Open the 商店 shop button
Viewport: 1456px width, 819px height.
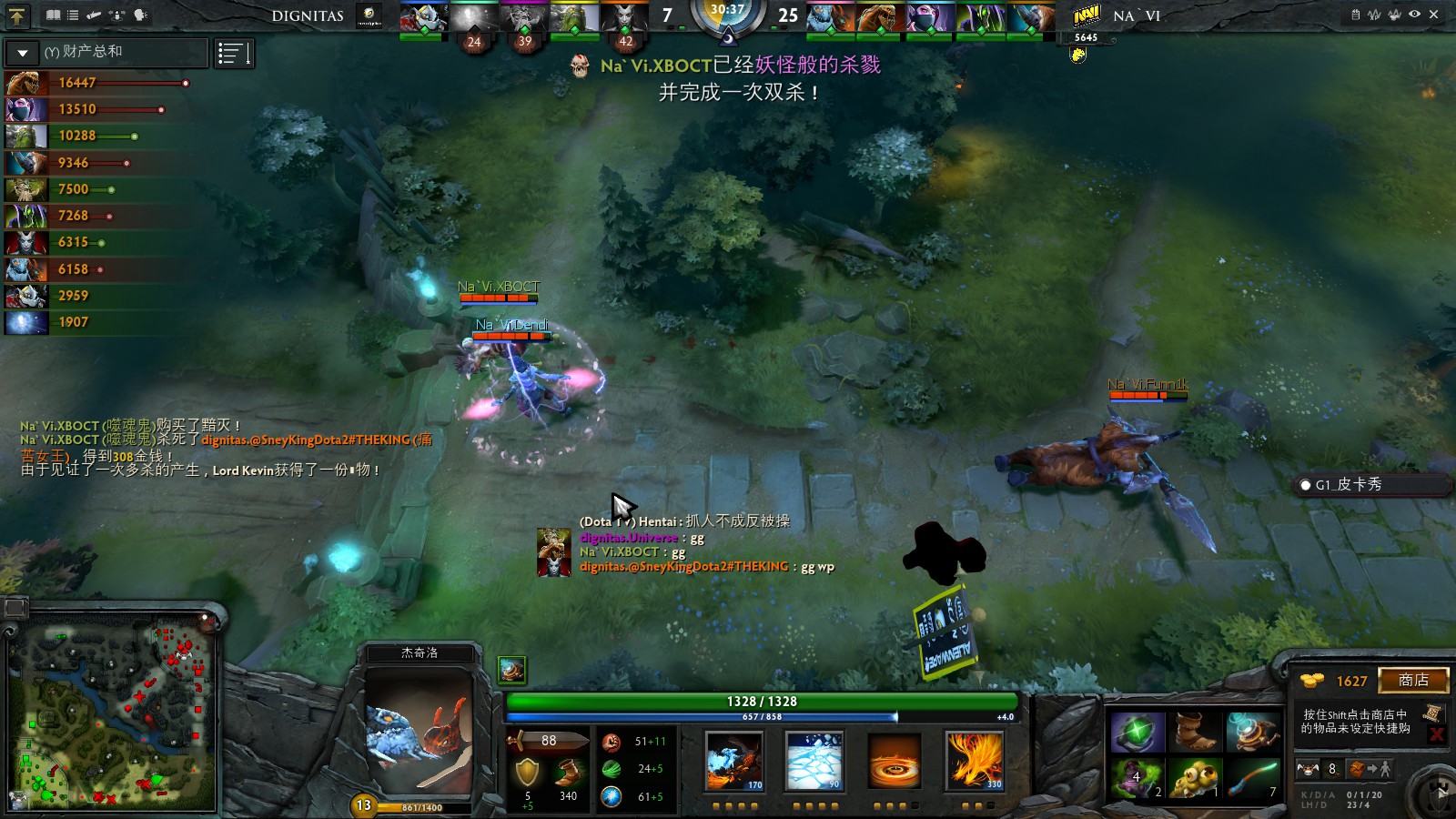pyautogui.click(x=1416, y=680)
